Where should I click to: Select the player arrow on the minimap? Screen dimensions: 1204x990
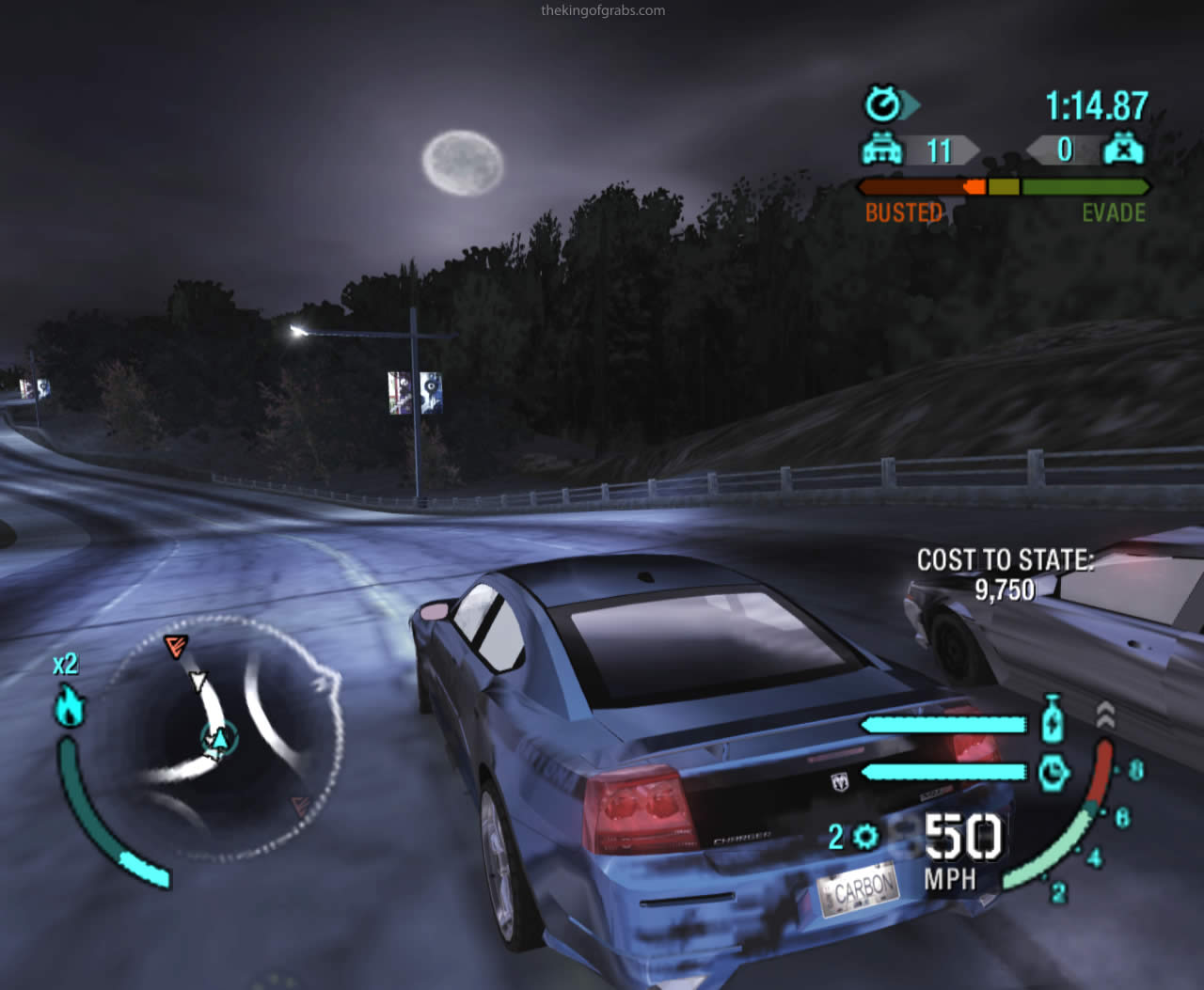tap(219, 740)
